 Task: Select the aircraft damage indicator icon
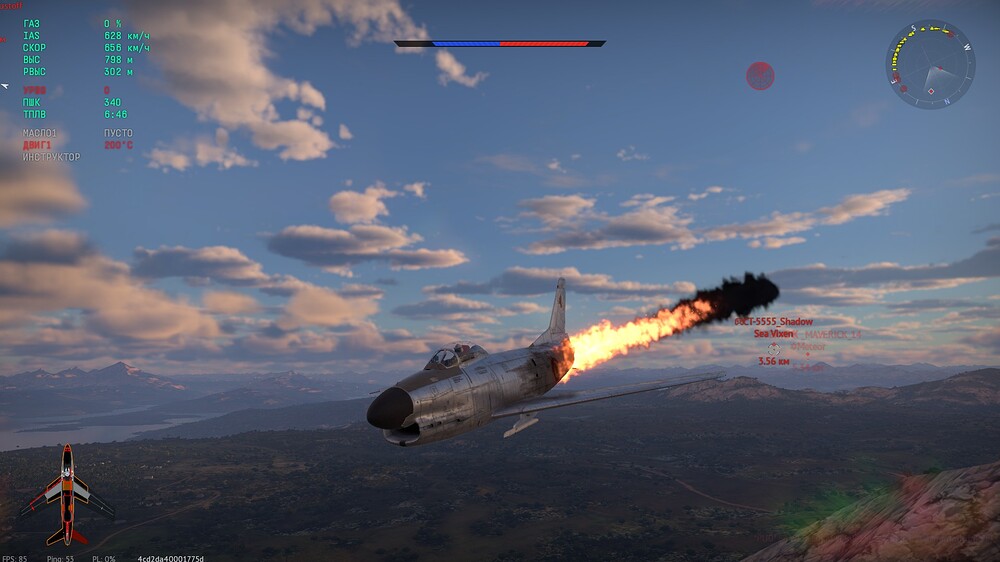click(65, 493)
